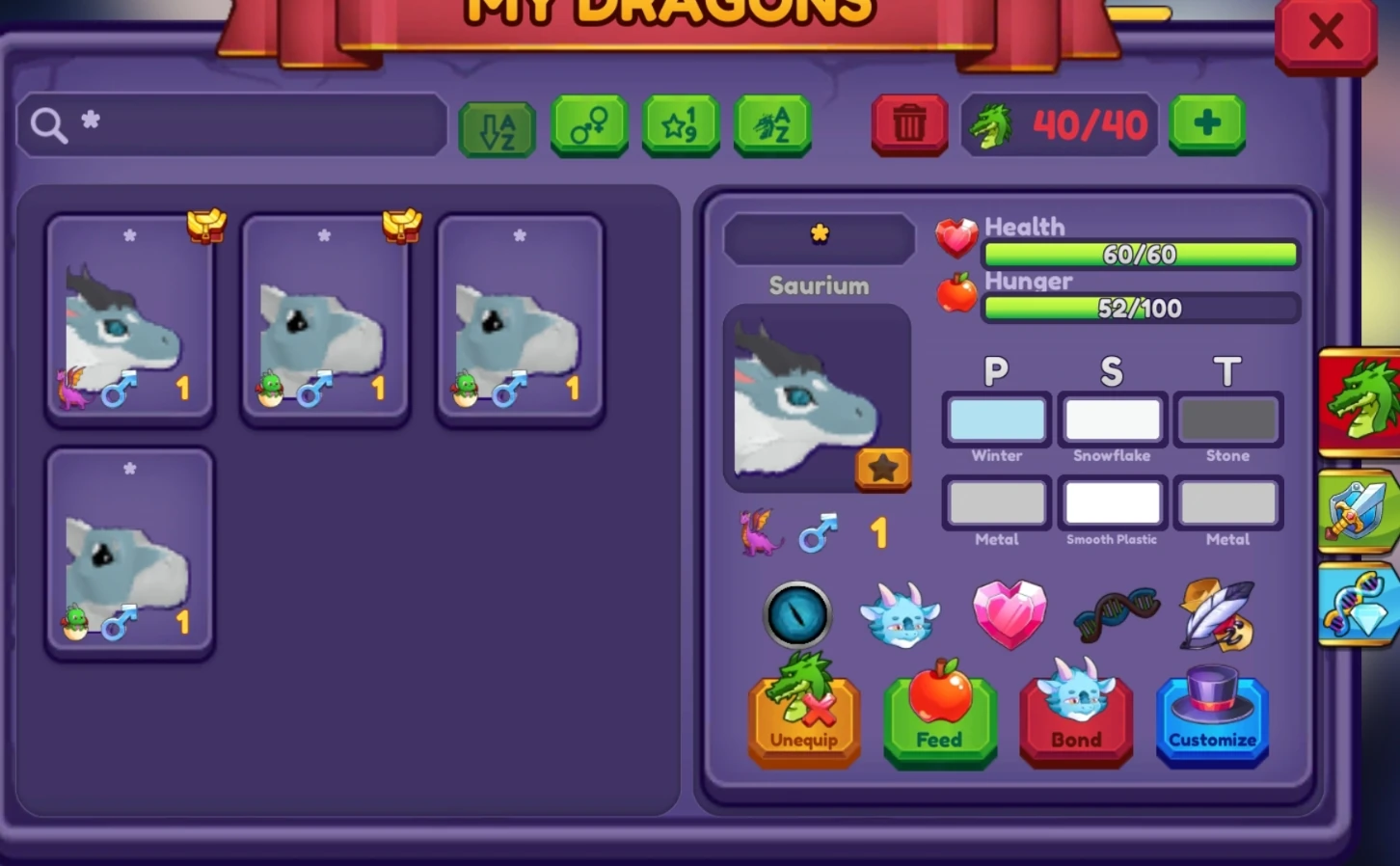The image size is (1400, 866).
Task: Click the Feed button
Action: click(x=939, y=718)
